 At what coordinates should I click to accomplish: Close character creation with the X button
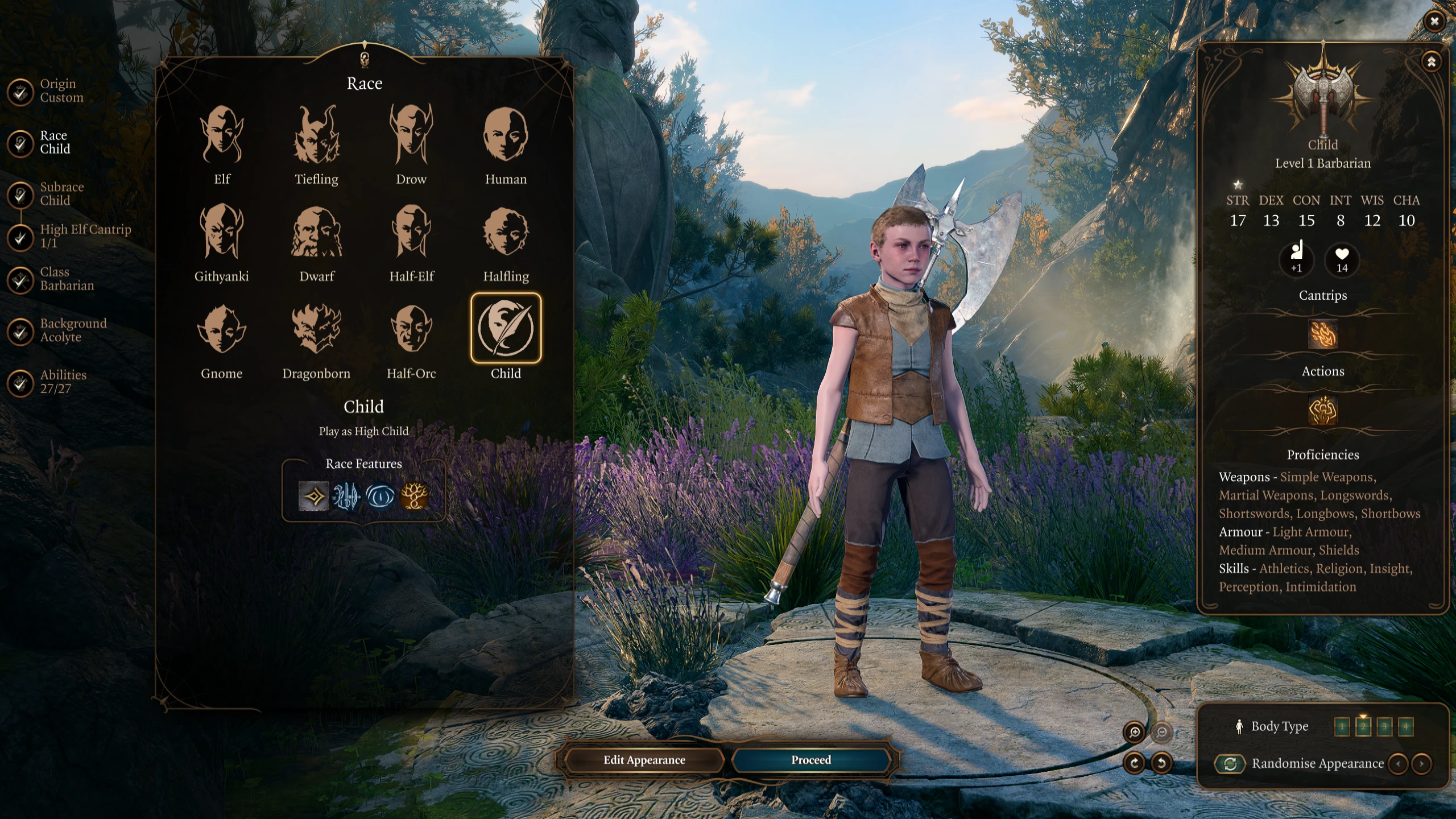(x=1434, y=22)
